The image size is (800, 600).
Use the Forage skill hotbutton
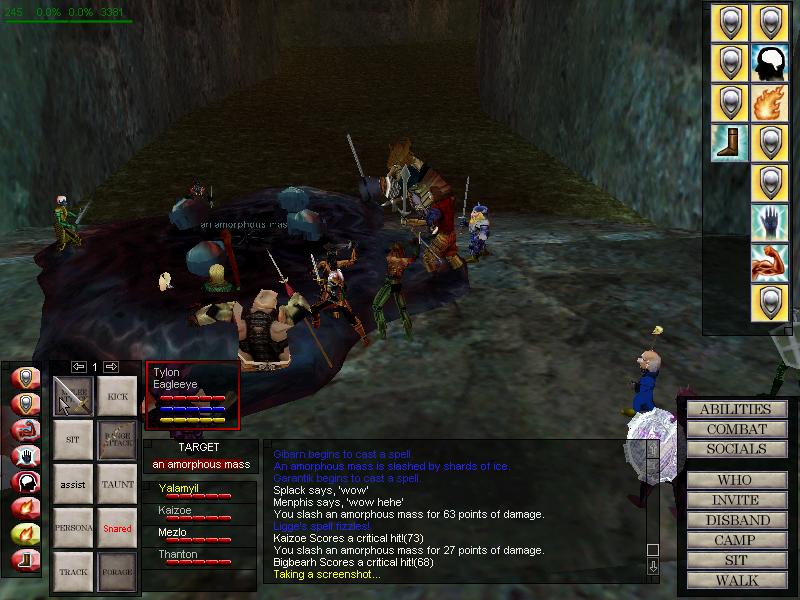point(118,572)
